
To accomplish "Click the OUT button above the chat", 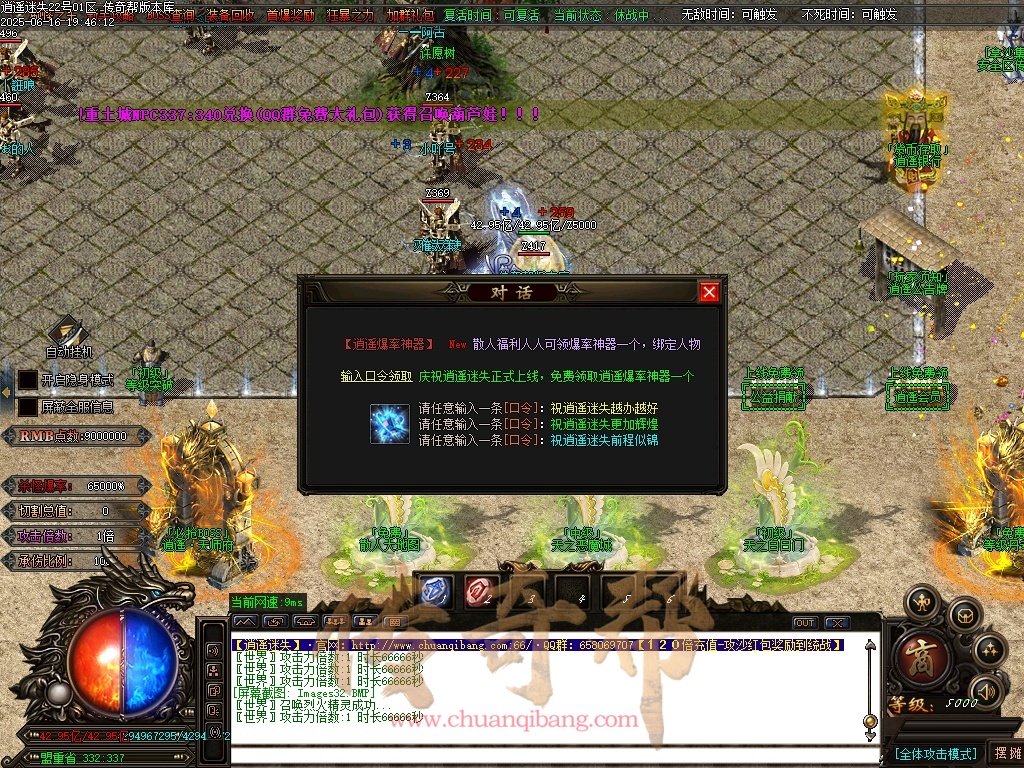I will [x=805, y=623].
